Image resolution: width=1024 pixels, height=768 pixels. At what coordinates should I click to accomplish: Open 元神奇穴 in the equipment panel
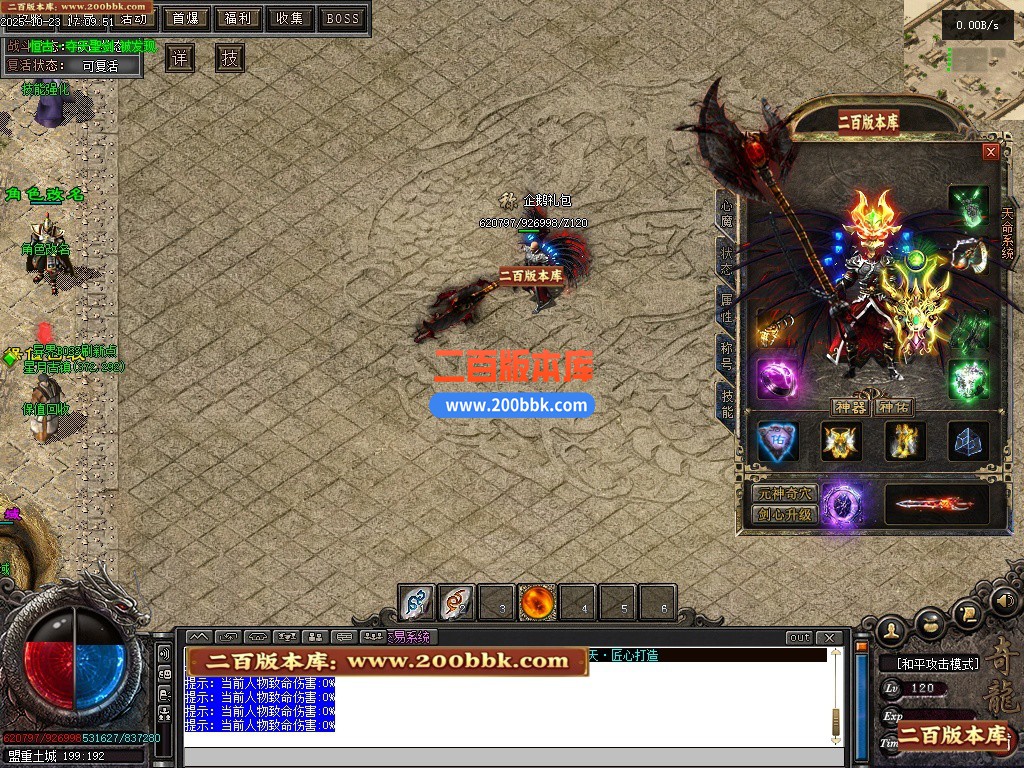[785, 494]
